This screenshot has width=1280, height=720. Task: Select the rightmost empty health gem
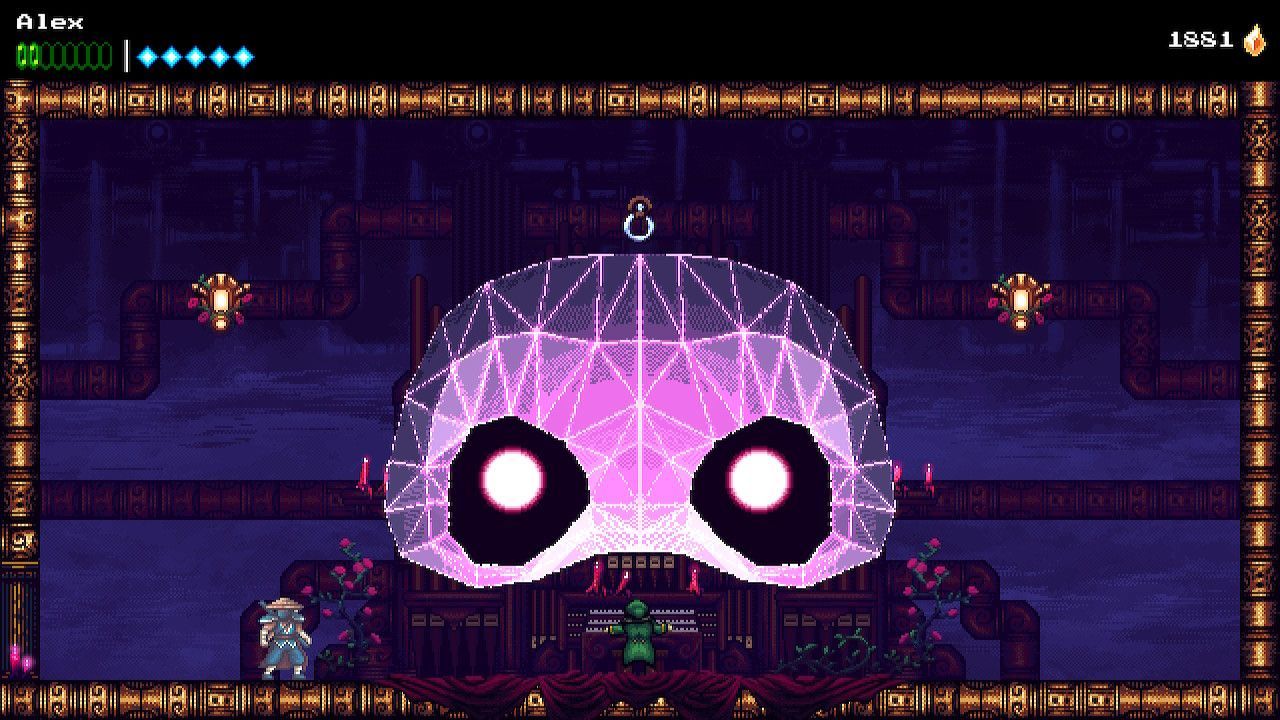tap(103, 50)
